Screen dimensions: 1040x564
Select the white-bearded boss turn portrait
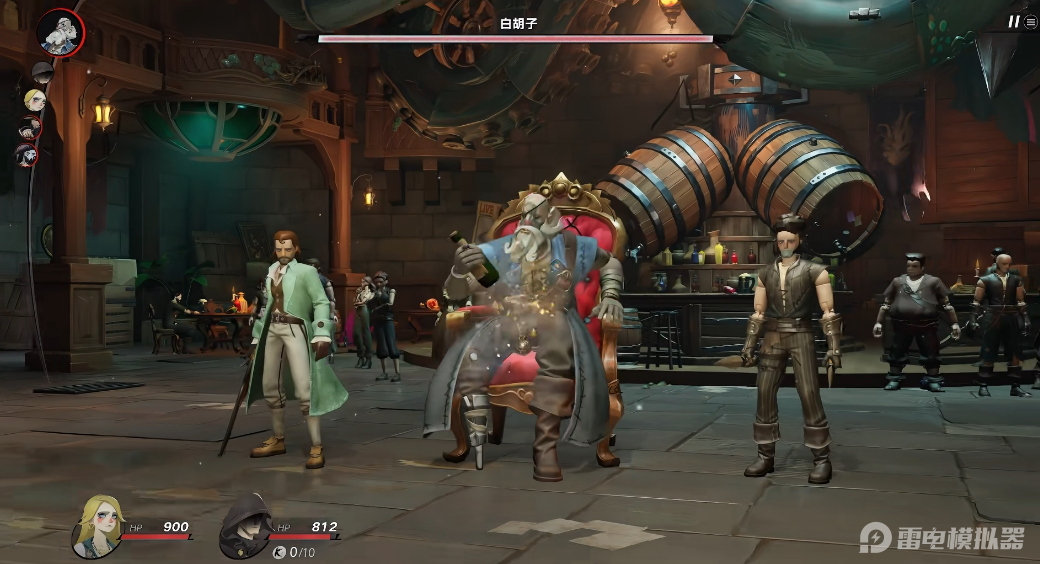[x=61, y=32]
